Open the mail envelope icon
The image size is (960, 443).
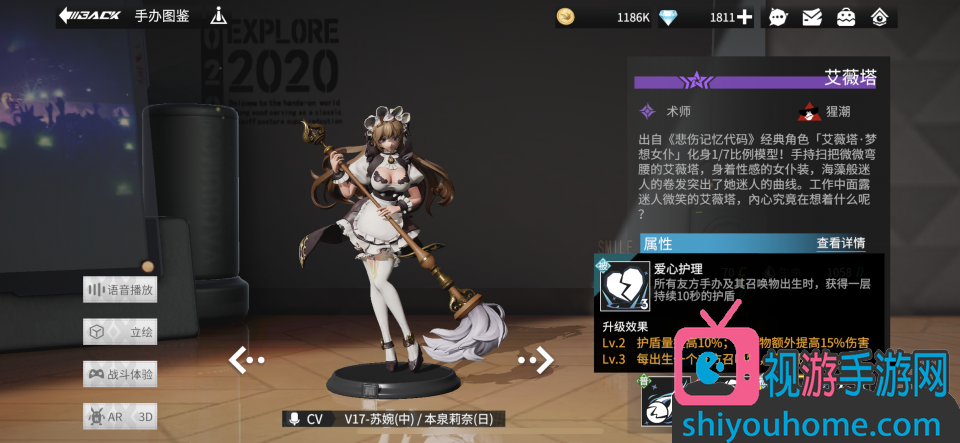click(x=812, y=17)
